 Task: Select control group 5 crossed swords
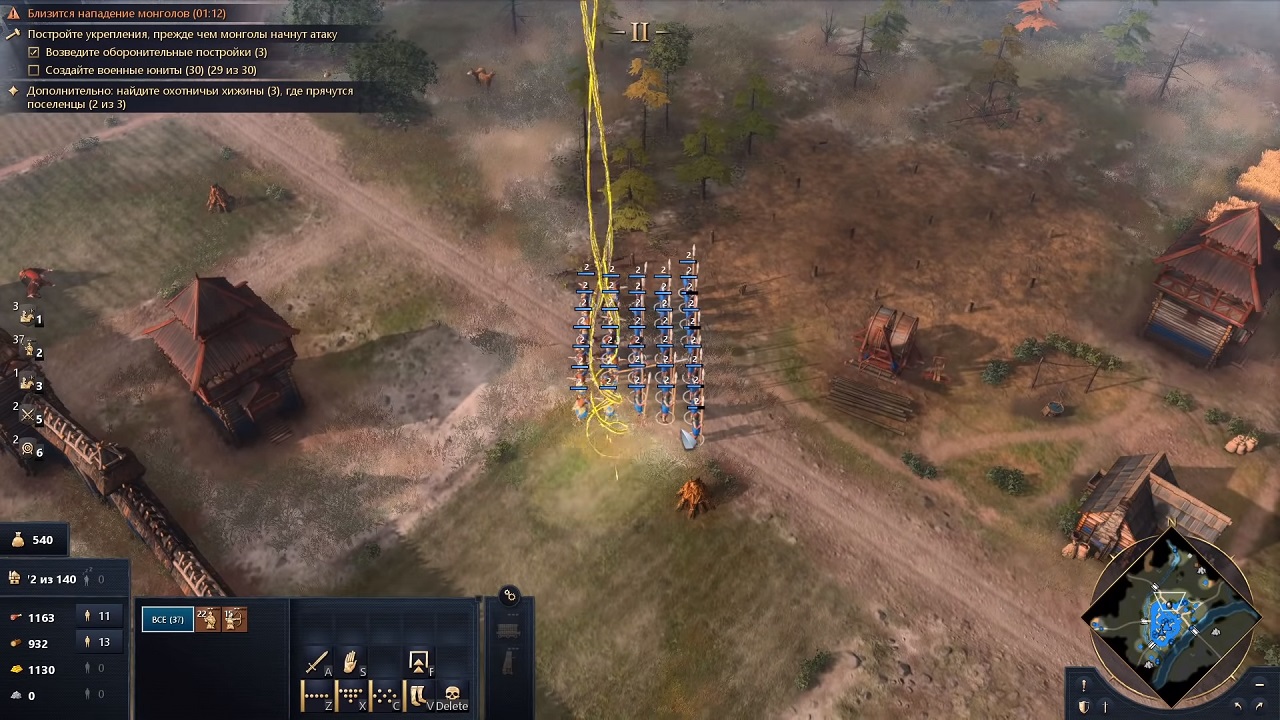pyautogui.click(x=28, y=416)
